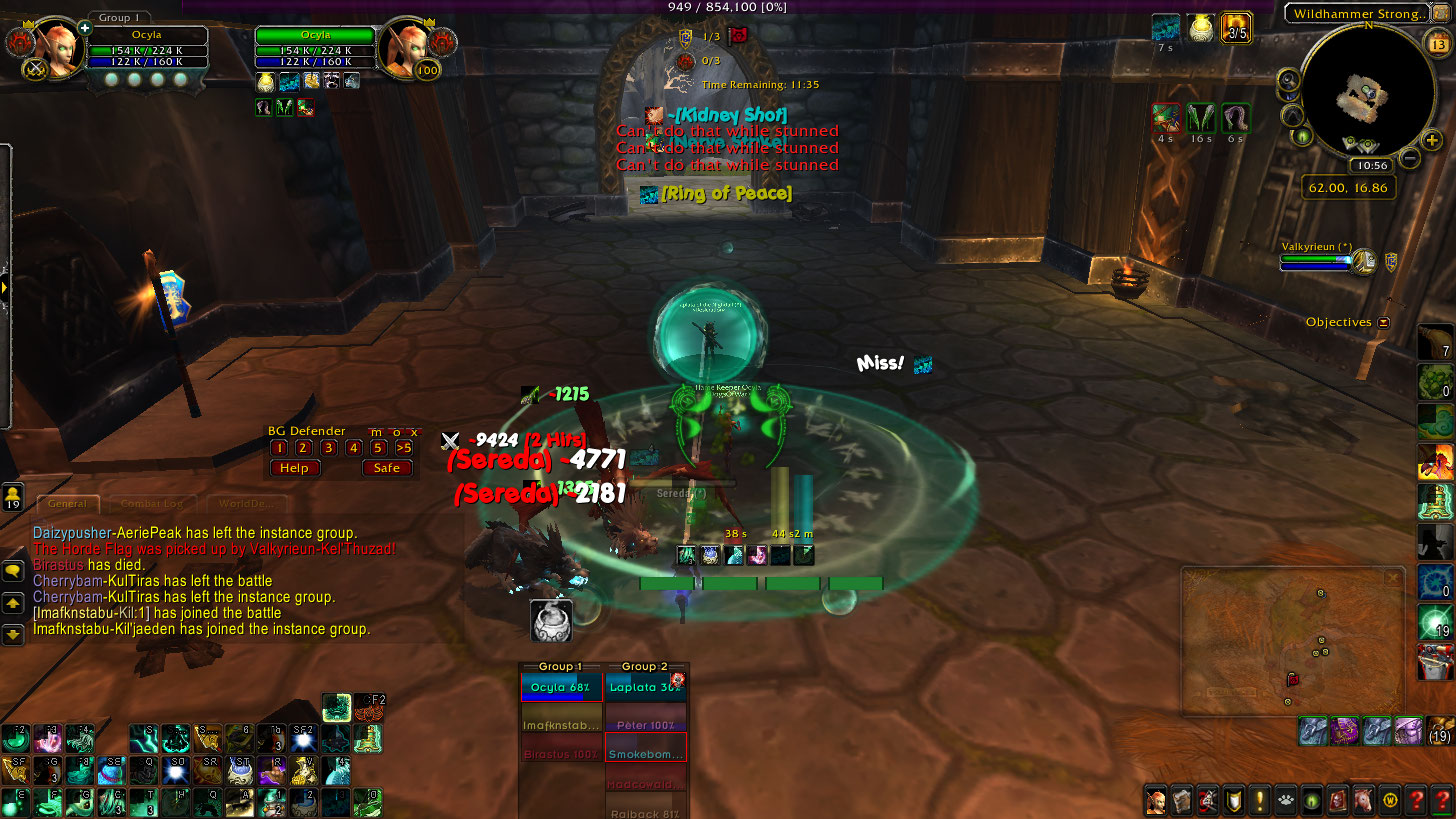Zoom out the minimap with the minus button
Image resolution: width=1456 pixels, height=819 pixels.
click(1409, 157)
